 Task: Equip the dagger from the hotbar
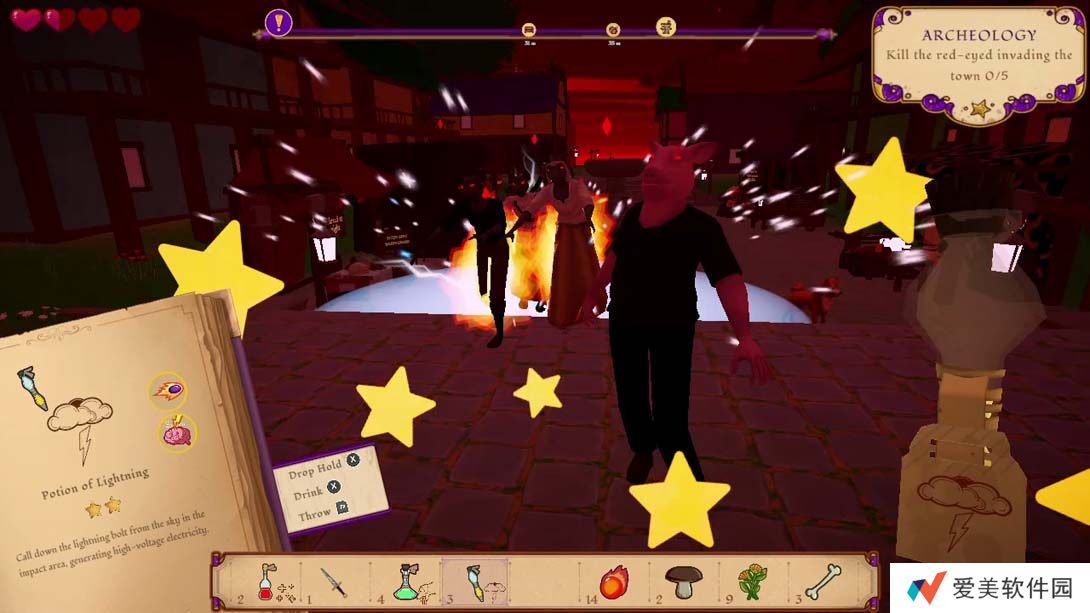[333, 581]
